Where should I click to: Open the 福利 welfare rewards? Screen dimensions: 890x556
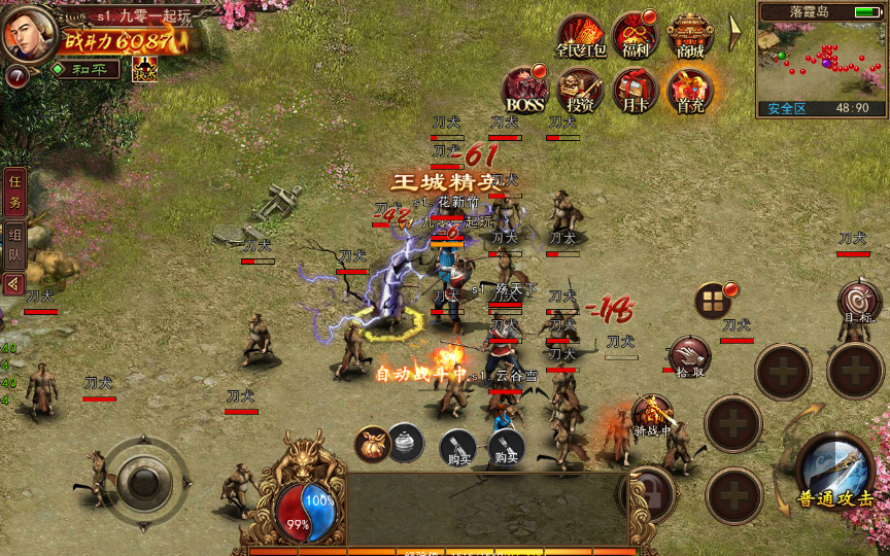click(634, 35)
